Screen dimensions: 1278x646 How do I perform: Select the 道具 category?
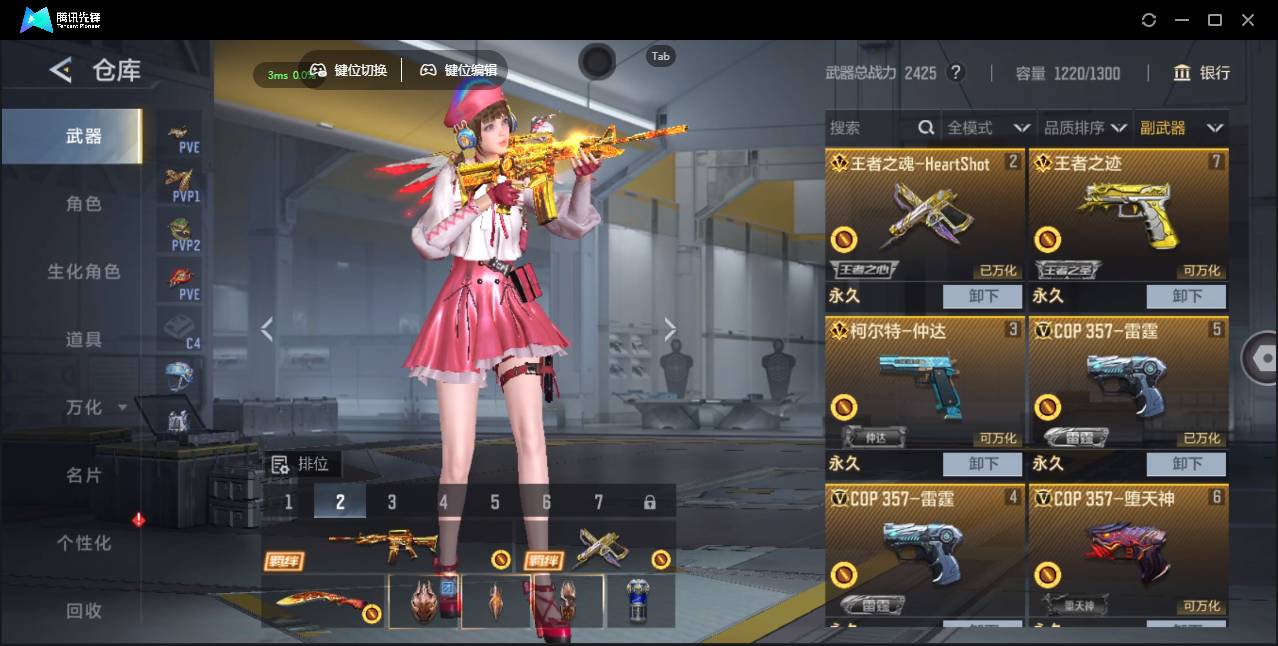pos(84,340)
